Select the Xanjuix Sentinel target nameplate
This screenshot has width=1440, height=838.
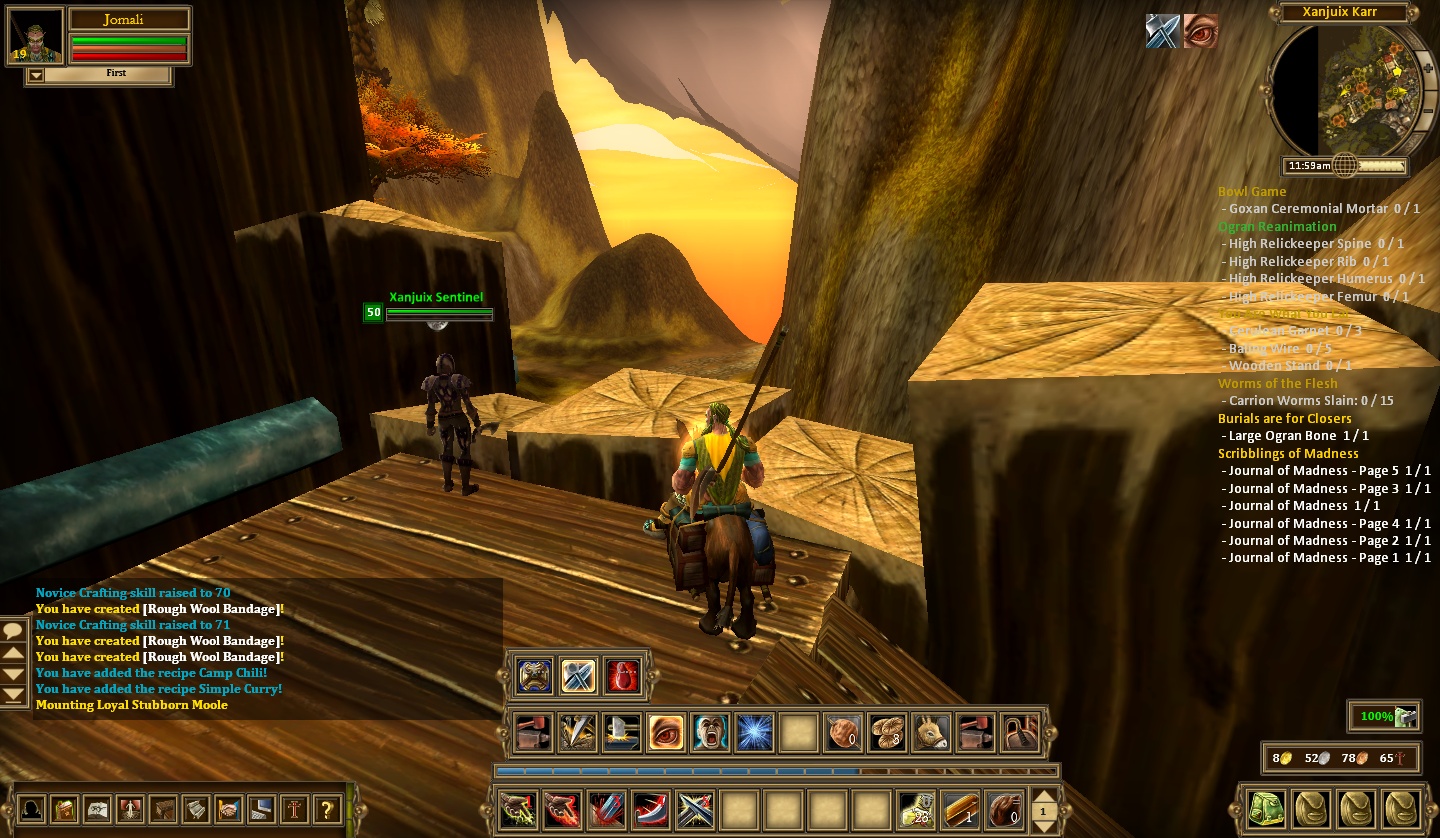tap(436, 297)
